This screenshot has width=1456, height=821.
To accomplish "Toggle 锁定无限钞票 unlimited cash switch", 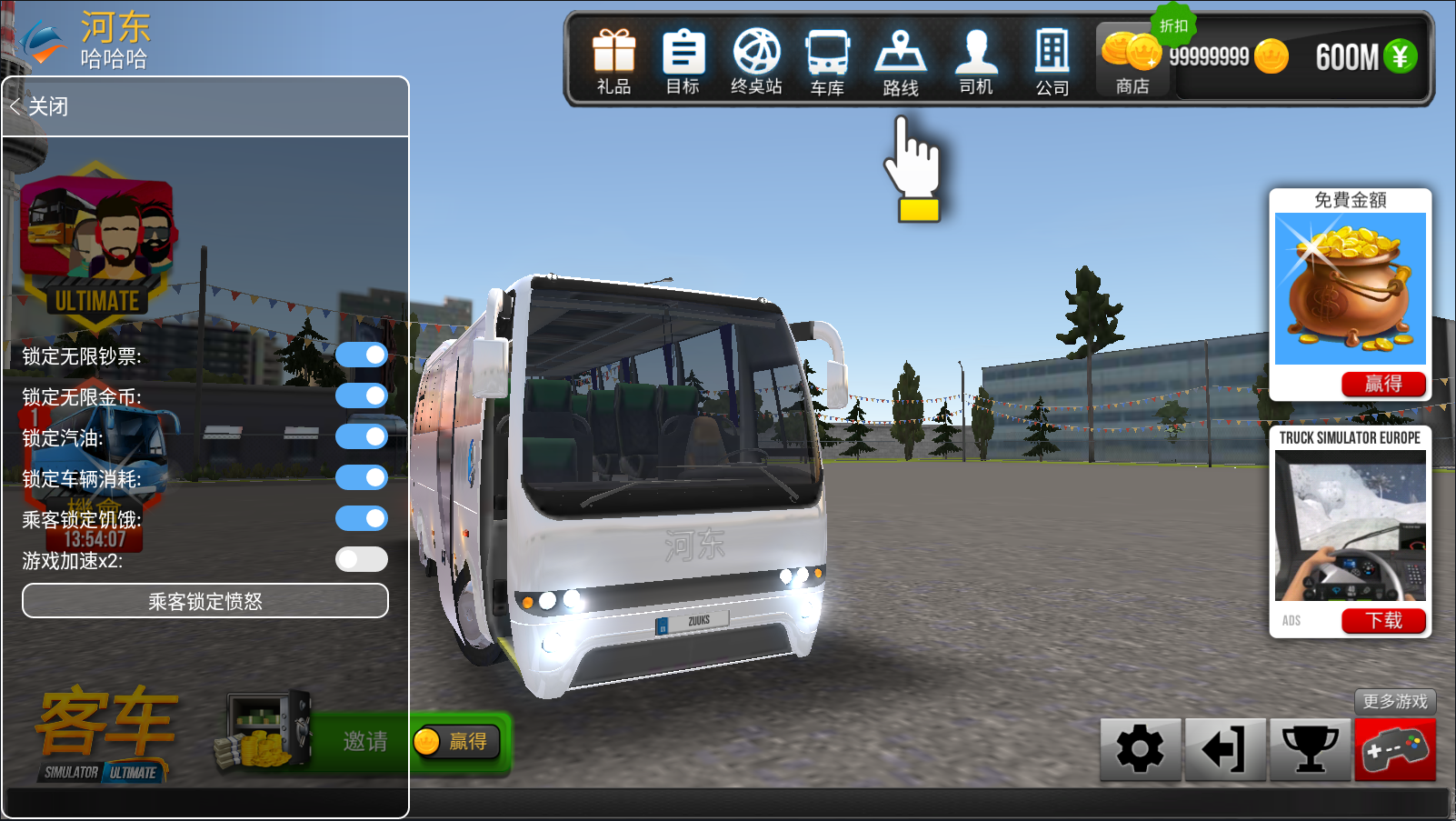I will [362, 355].
